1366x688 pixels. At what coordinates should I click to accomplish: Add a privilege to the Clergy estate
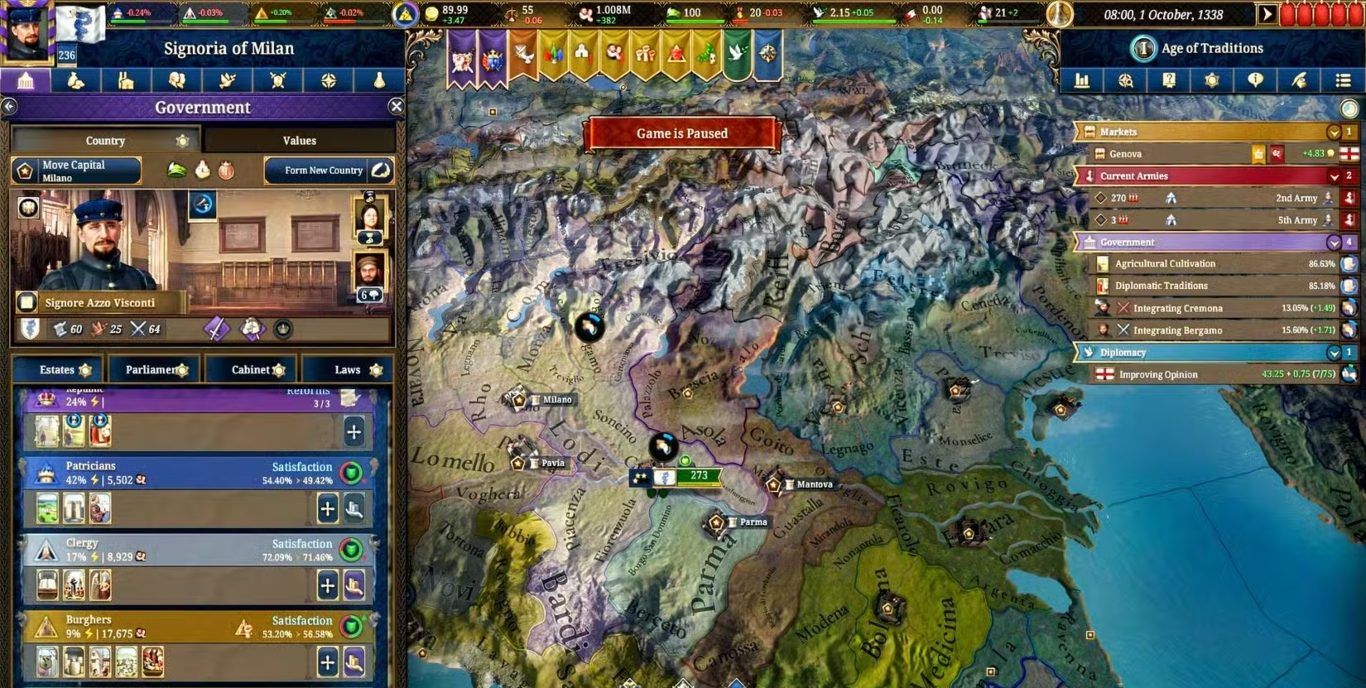click(x=328, y=585)
